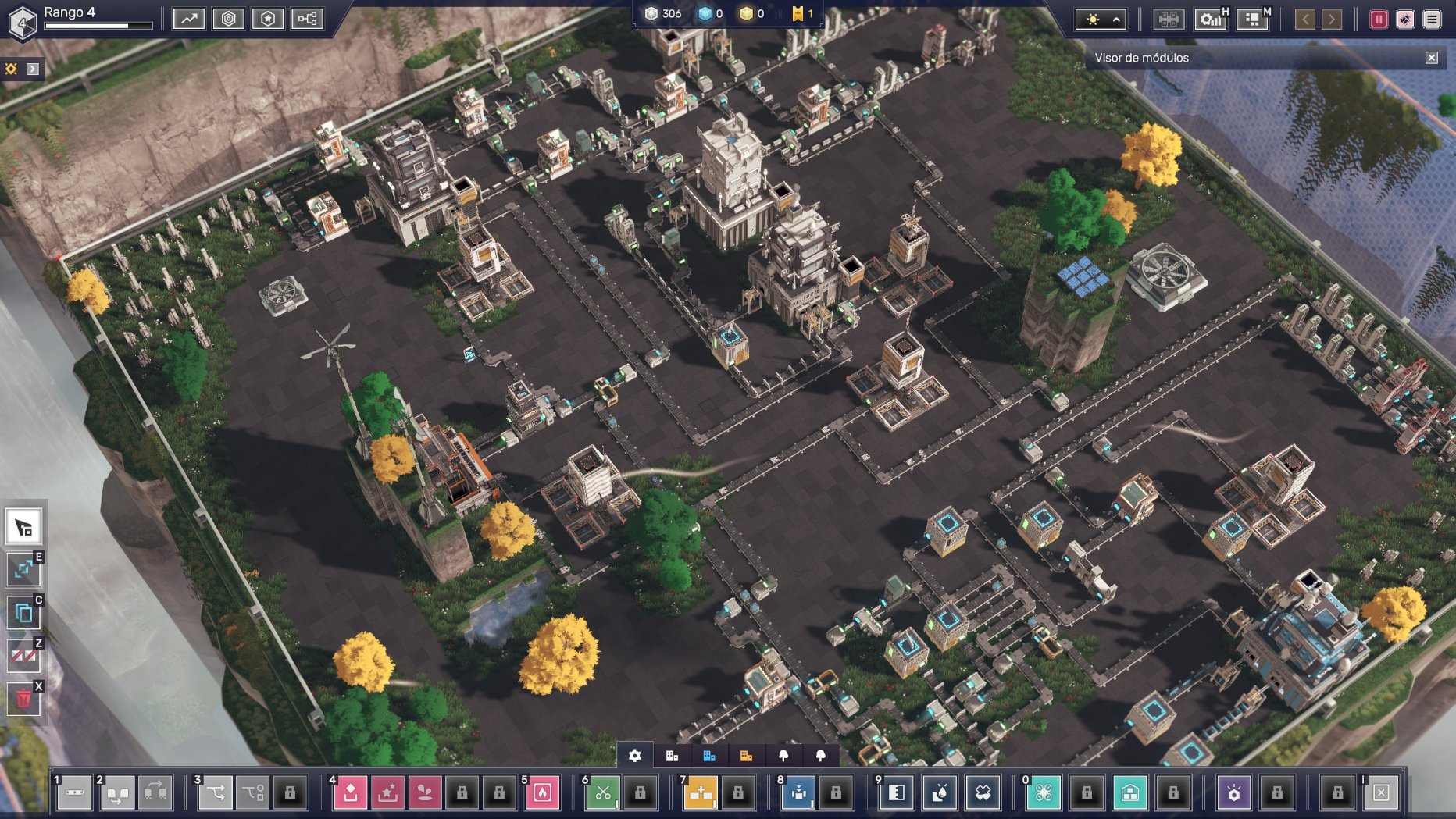Choose the teal four-circle building slot
This screenshot has height=819, width=1456.
point(1044,793)
